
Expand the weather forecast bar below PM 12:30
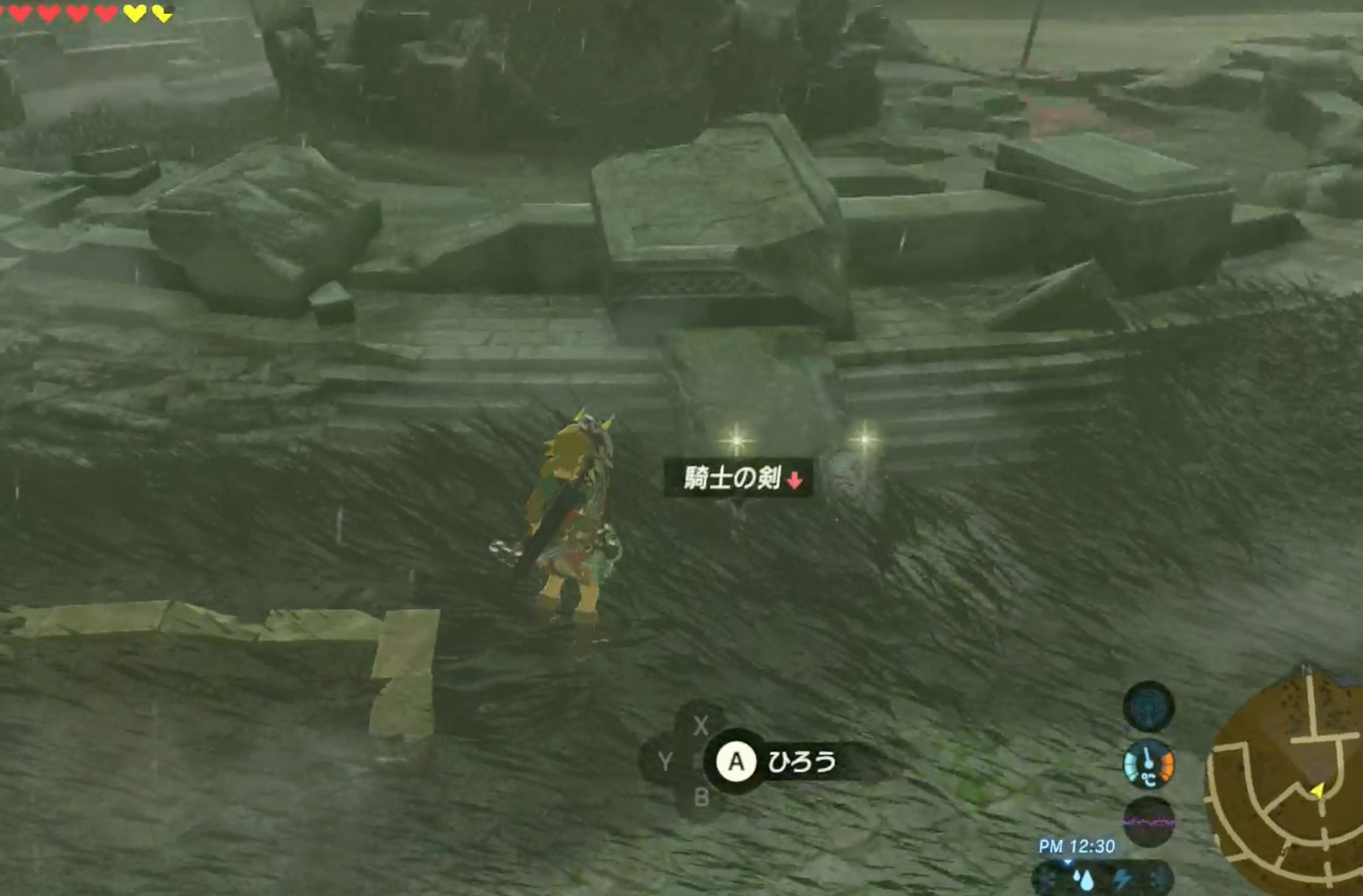tap(1102, 879)
